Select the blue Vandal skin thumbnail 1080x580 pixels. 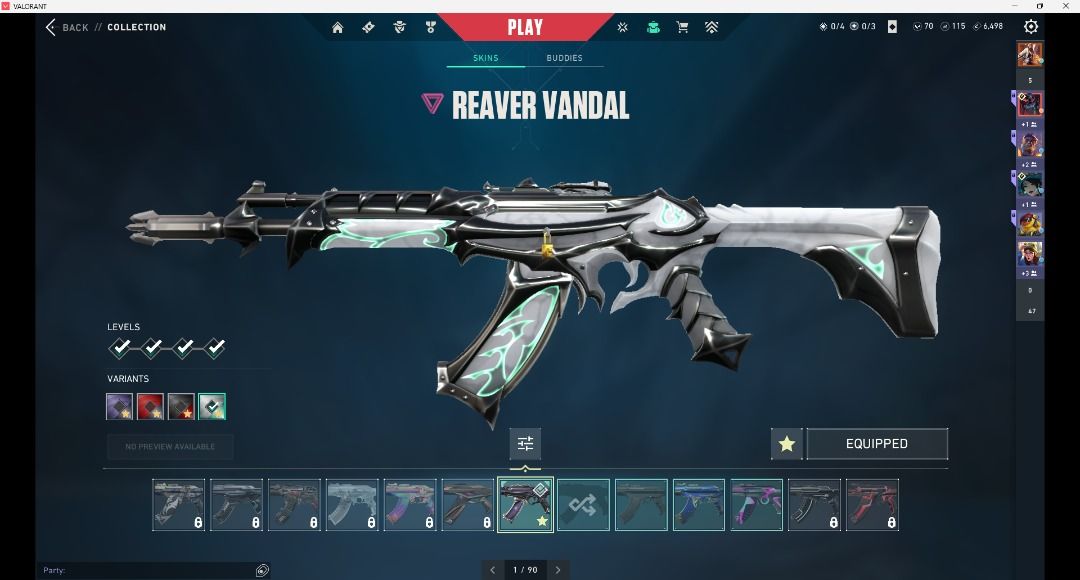tap(699, 505)
